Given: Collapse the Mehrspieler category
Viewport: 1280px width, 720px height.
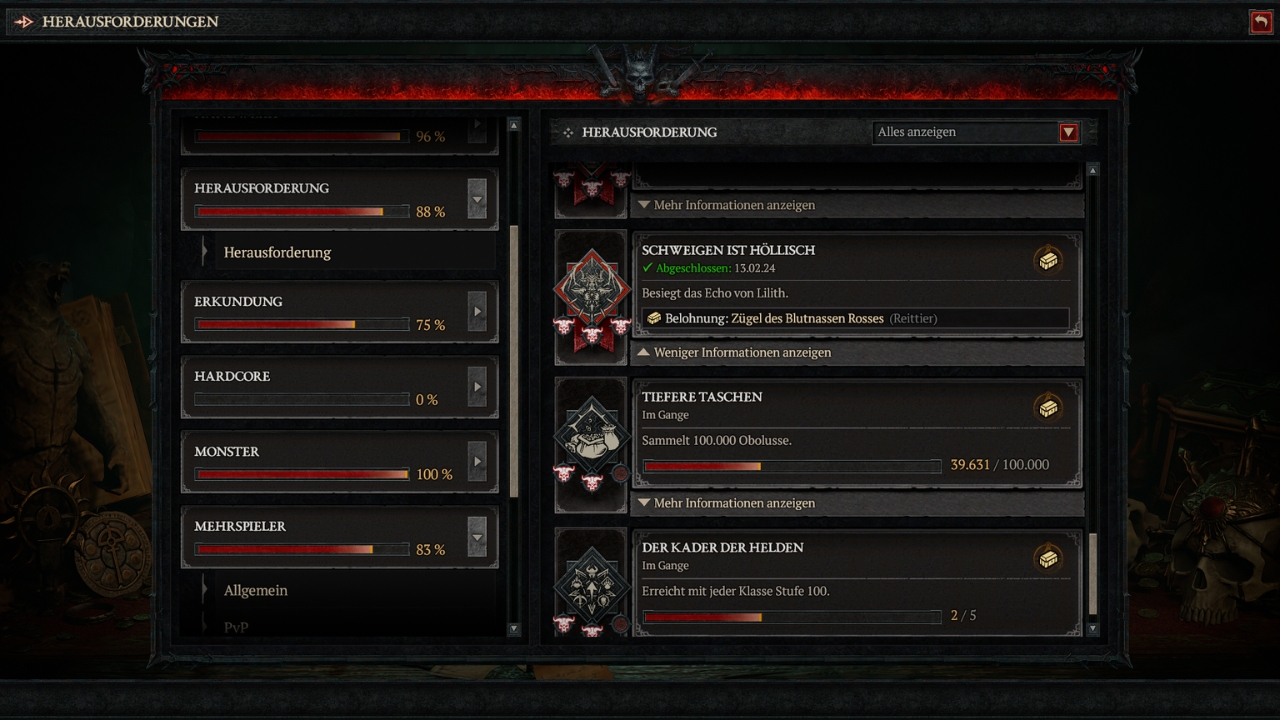Looking at the screenshot, I should [477, 537].
